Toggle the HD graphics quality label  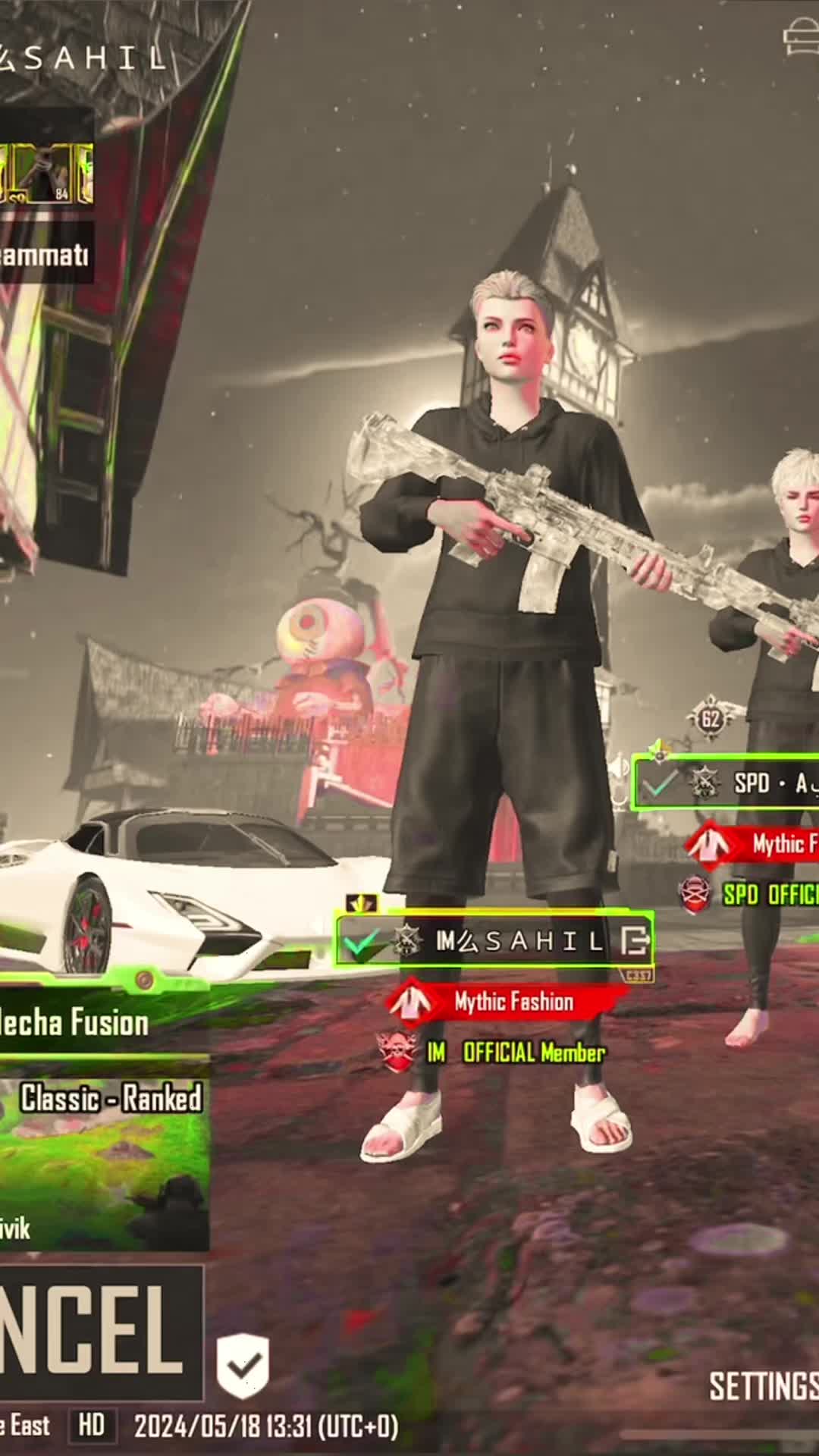tap(92, 1426)
